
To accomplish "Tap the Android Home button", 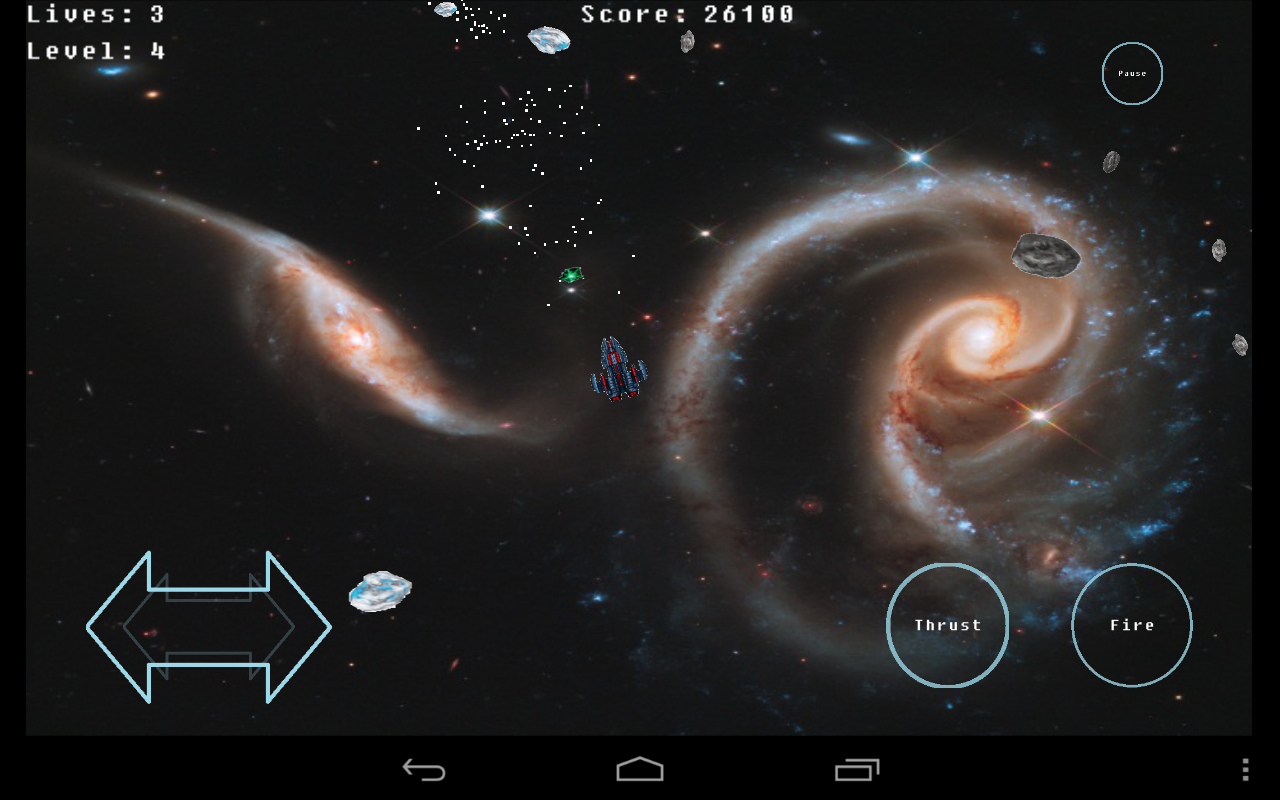I will coord(639,768).
